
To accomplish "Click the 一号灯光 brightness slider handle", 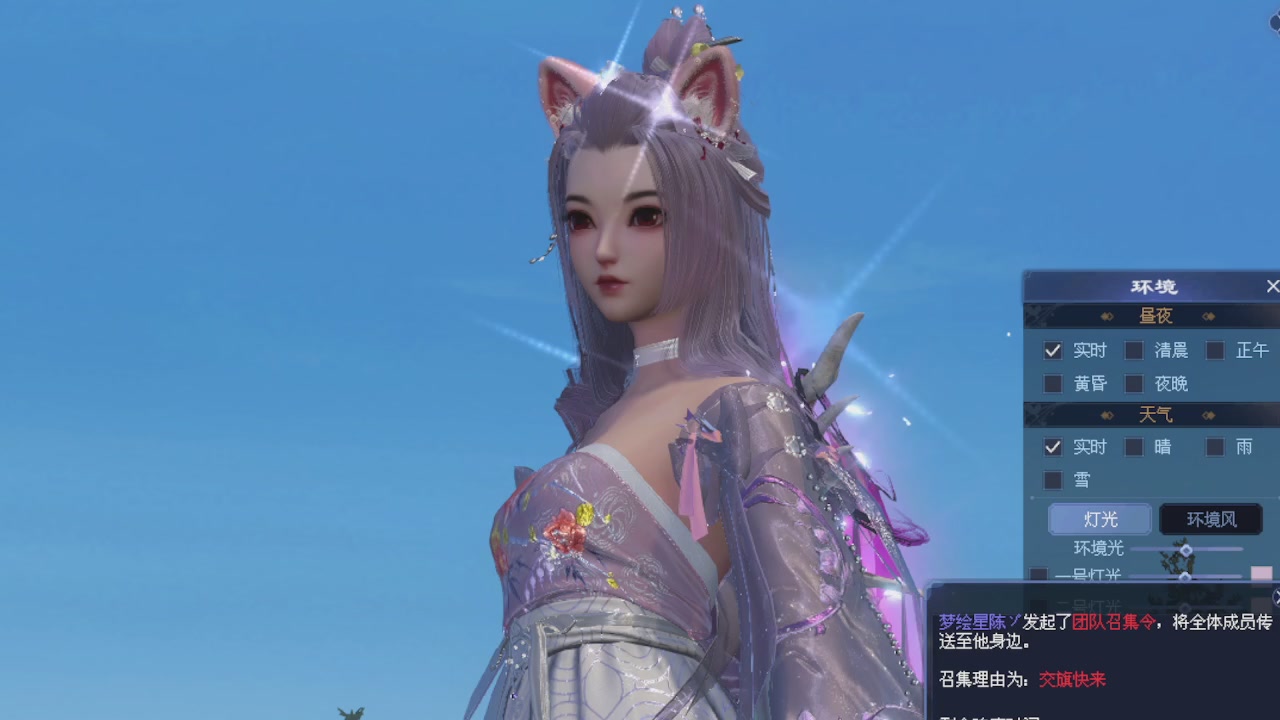I will [1184, 578].
